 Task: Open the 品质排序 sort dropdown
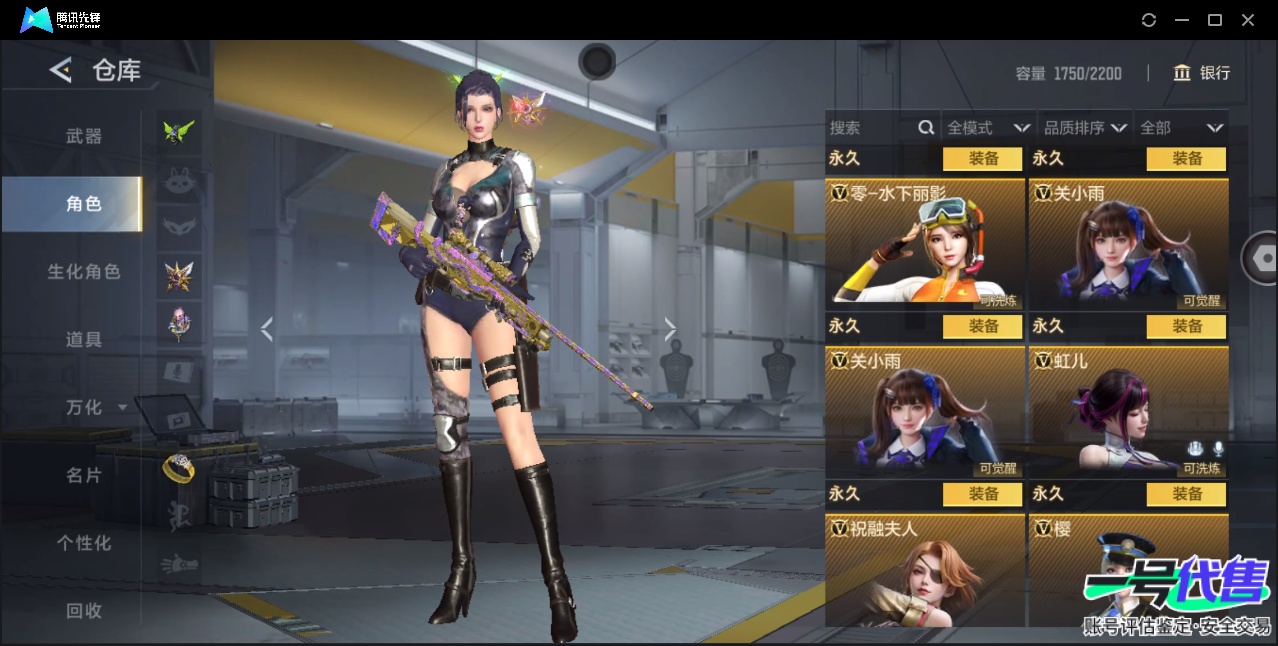coord(1085,128)
